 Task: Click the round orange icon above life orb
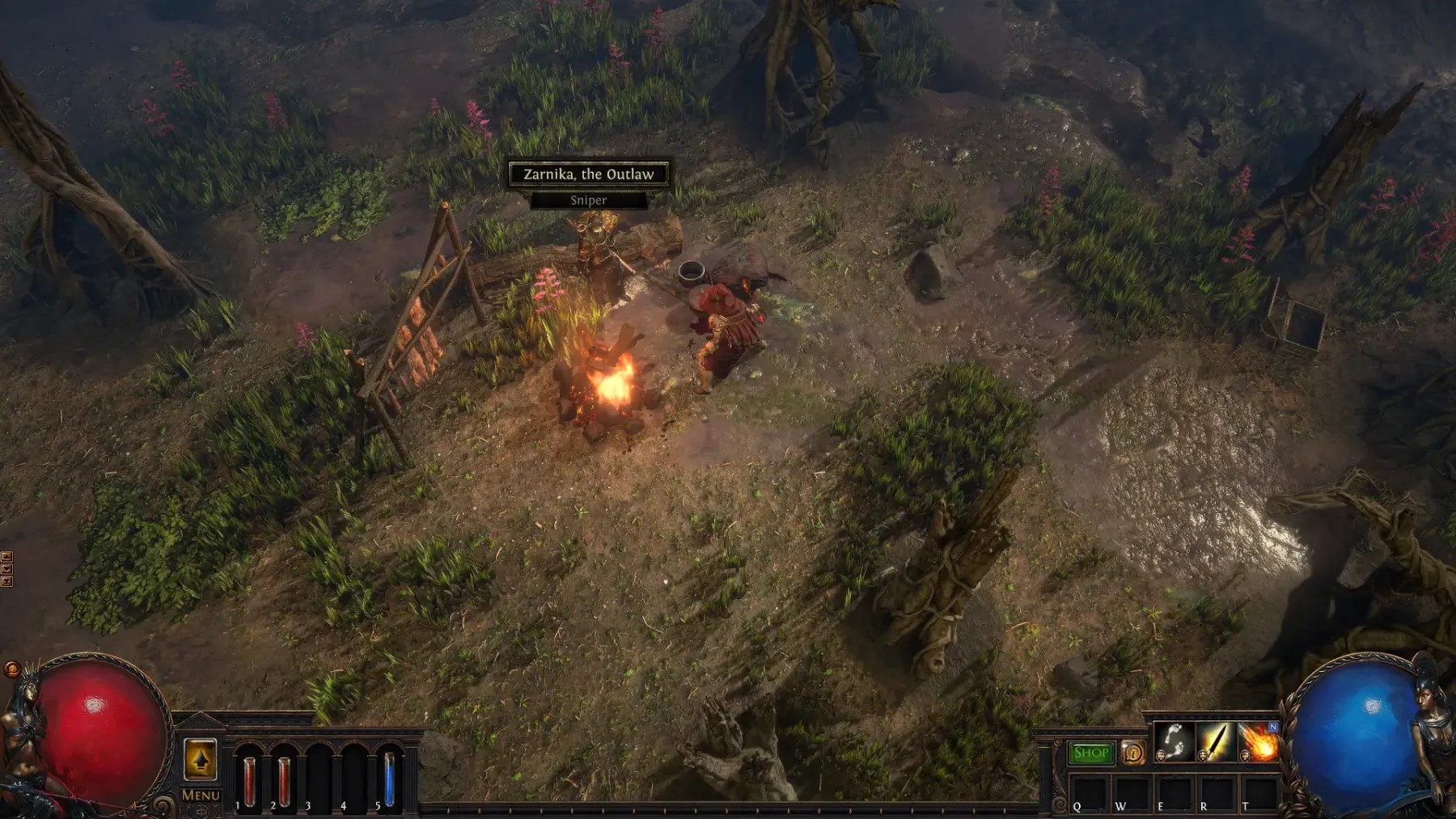pyautogui.click(x=11, y=669)
